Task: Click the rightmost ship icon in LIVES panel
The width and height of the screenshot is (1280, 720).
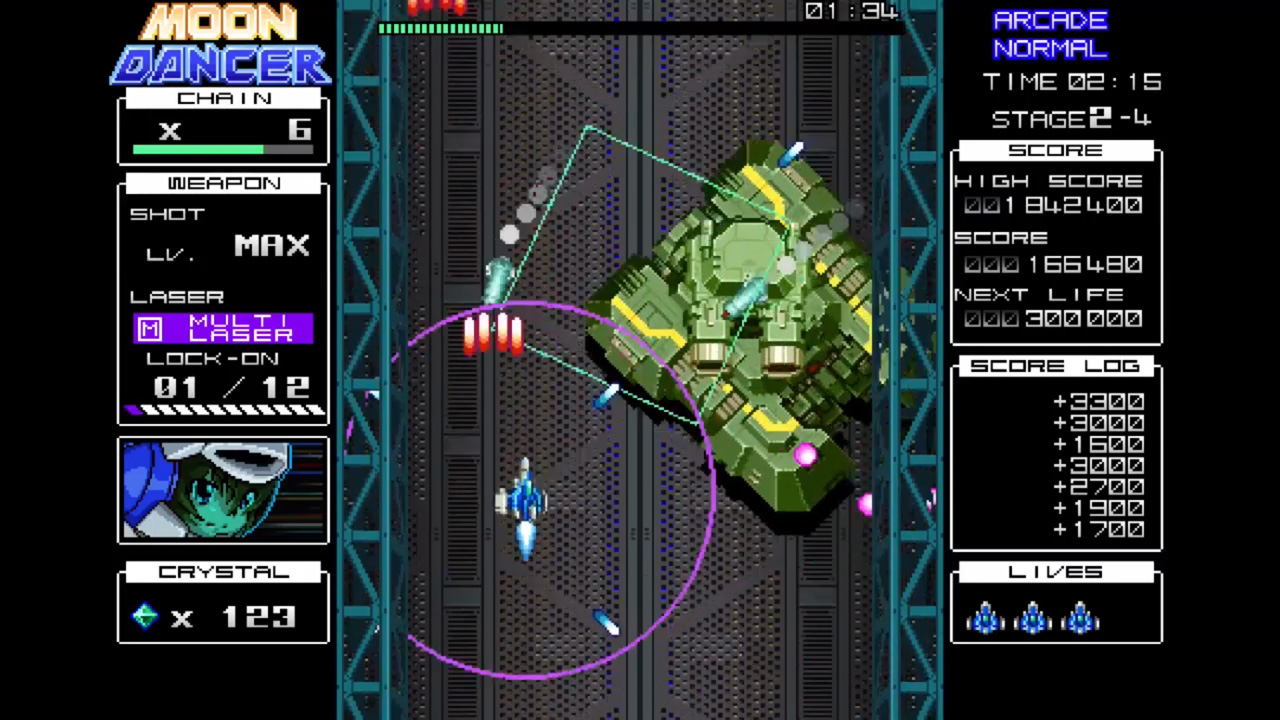Action: click(x=1081, y=620)
